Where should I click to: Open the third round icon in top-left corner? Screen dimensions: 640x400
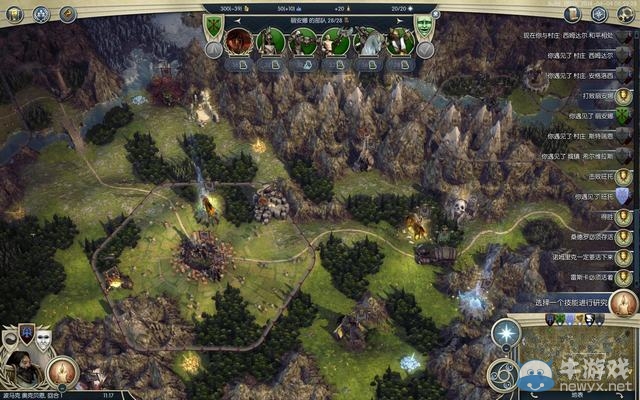click(68, 14)
